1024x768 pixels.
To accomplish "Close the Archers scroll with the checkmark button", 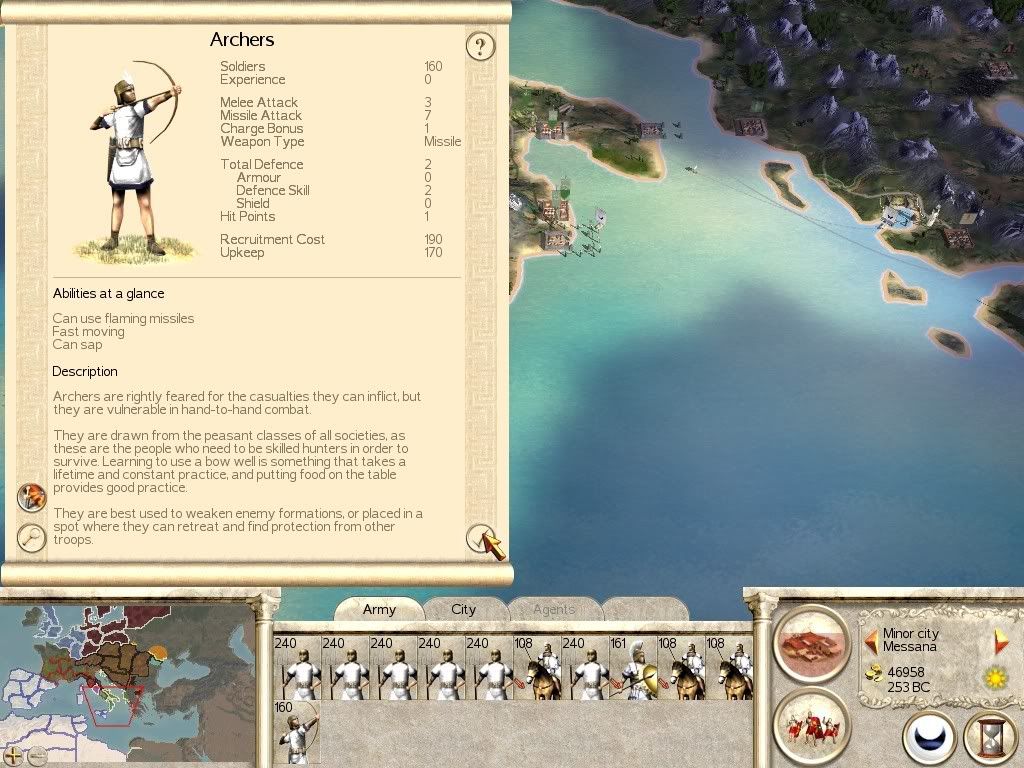I will 481,539.
